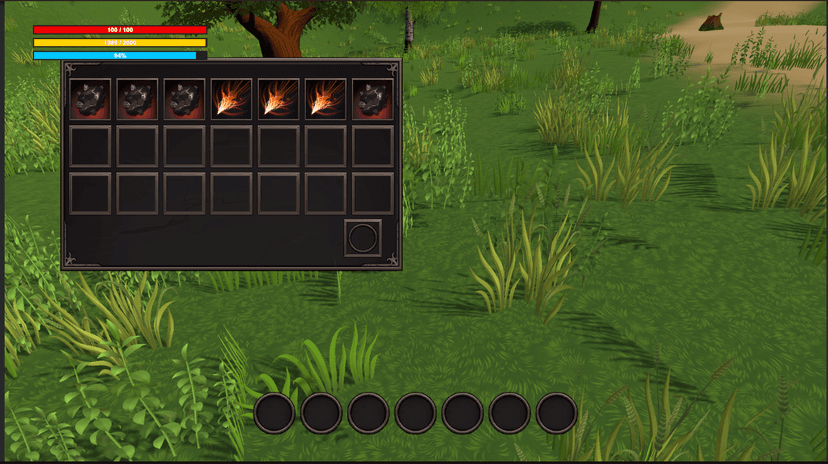Choose the middle of the three adjacent dark ores
The width and height of the screenshot is (828, 464).
tap(137, 99)
